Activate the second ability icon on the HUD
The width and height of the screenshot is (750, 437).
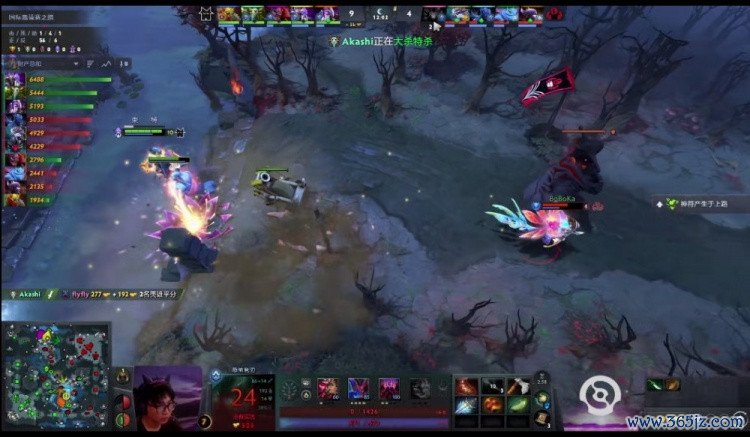tap(357, 389)
